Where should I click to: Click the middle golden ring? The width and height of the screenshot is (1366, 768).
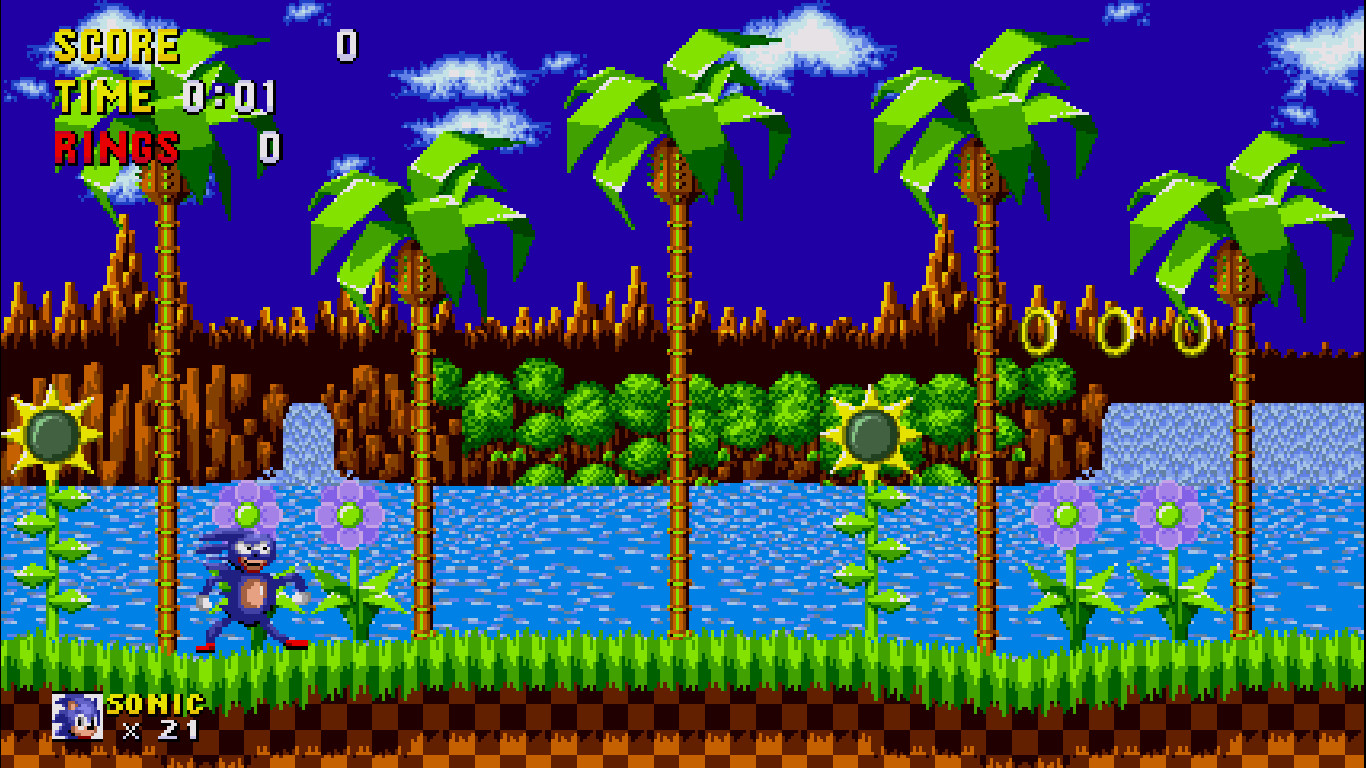click(1115, 330)
